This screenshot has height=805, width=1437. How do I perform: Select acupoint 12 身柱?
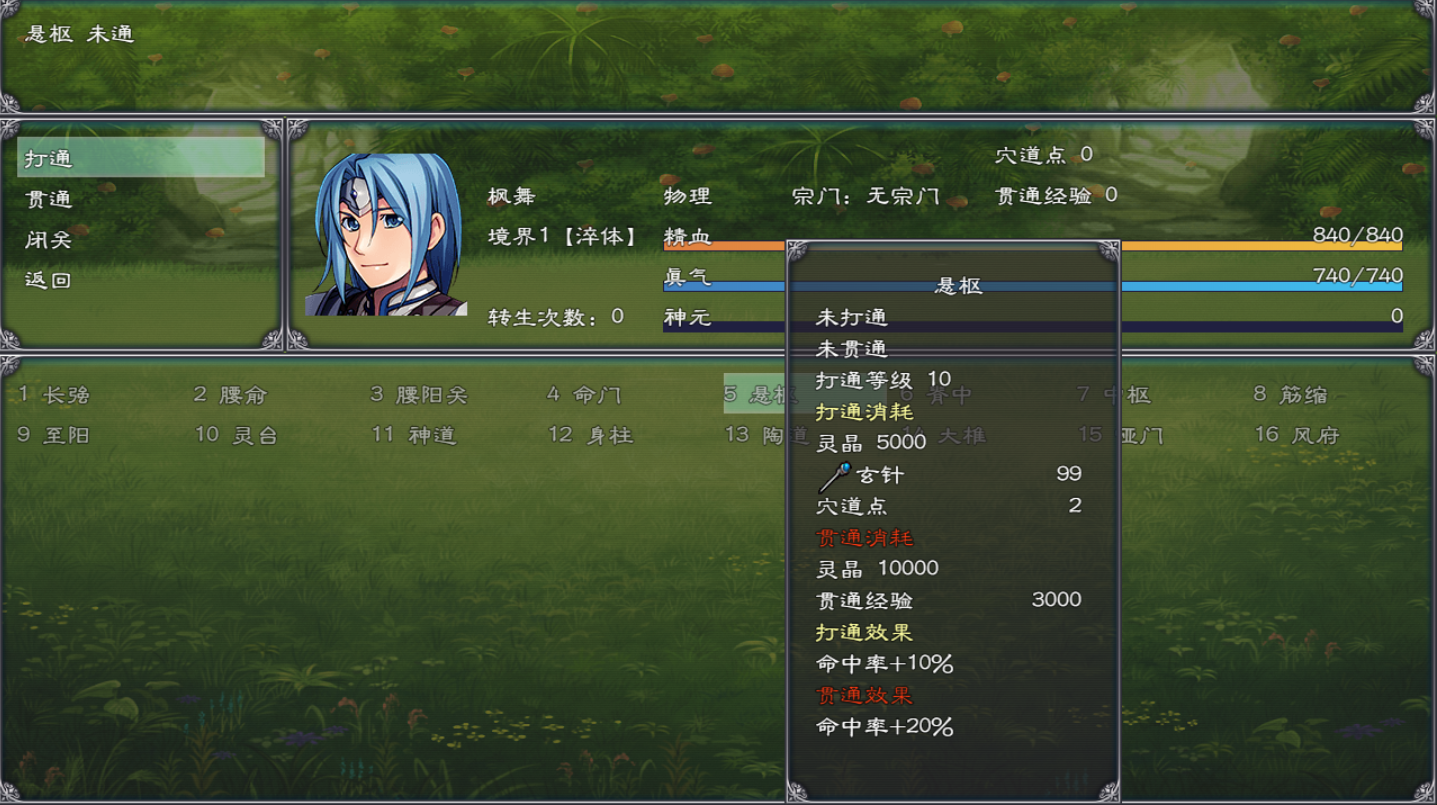pyautogui.click(x=590, y=434)
